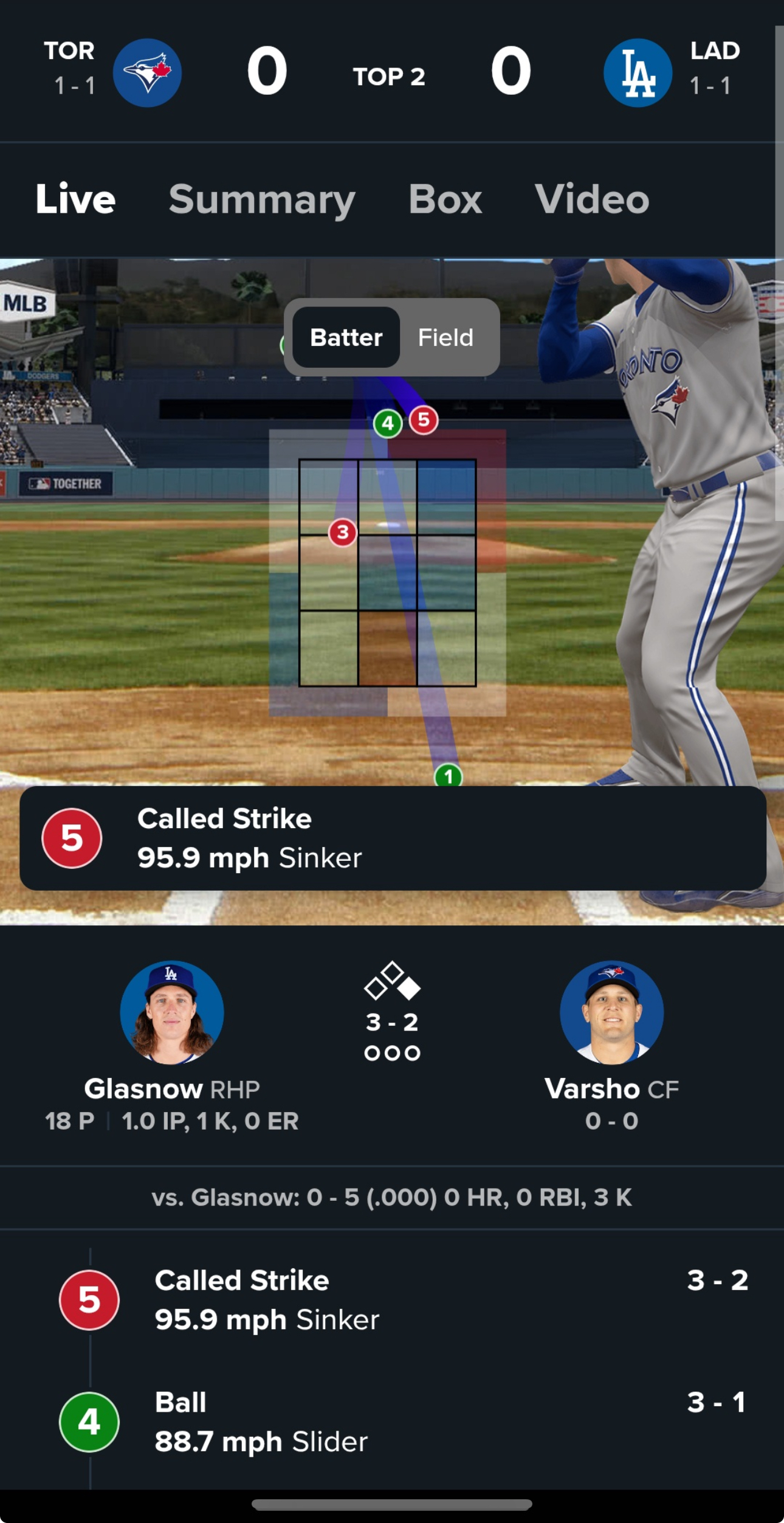Open pitcher Glasnow's player photo
The height and width of the screenshot is (1523, 784).
coord(172,1012)
